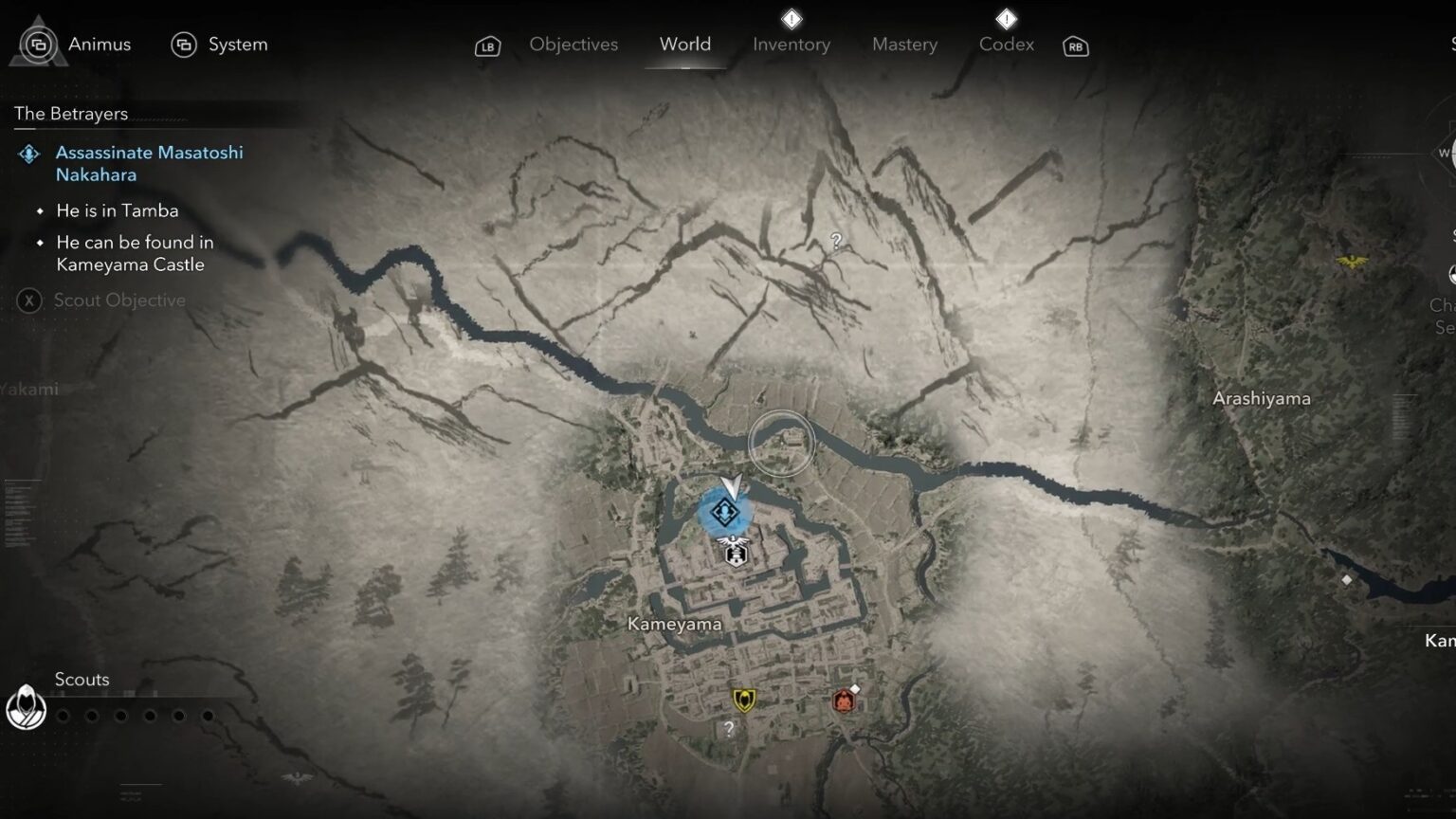Select the white diamond marker on the eastern river
The width and height of the screenshot is (1456, 819).
point(1347,579)
